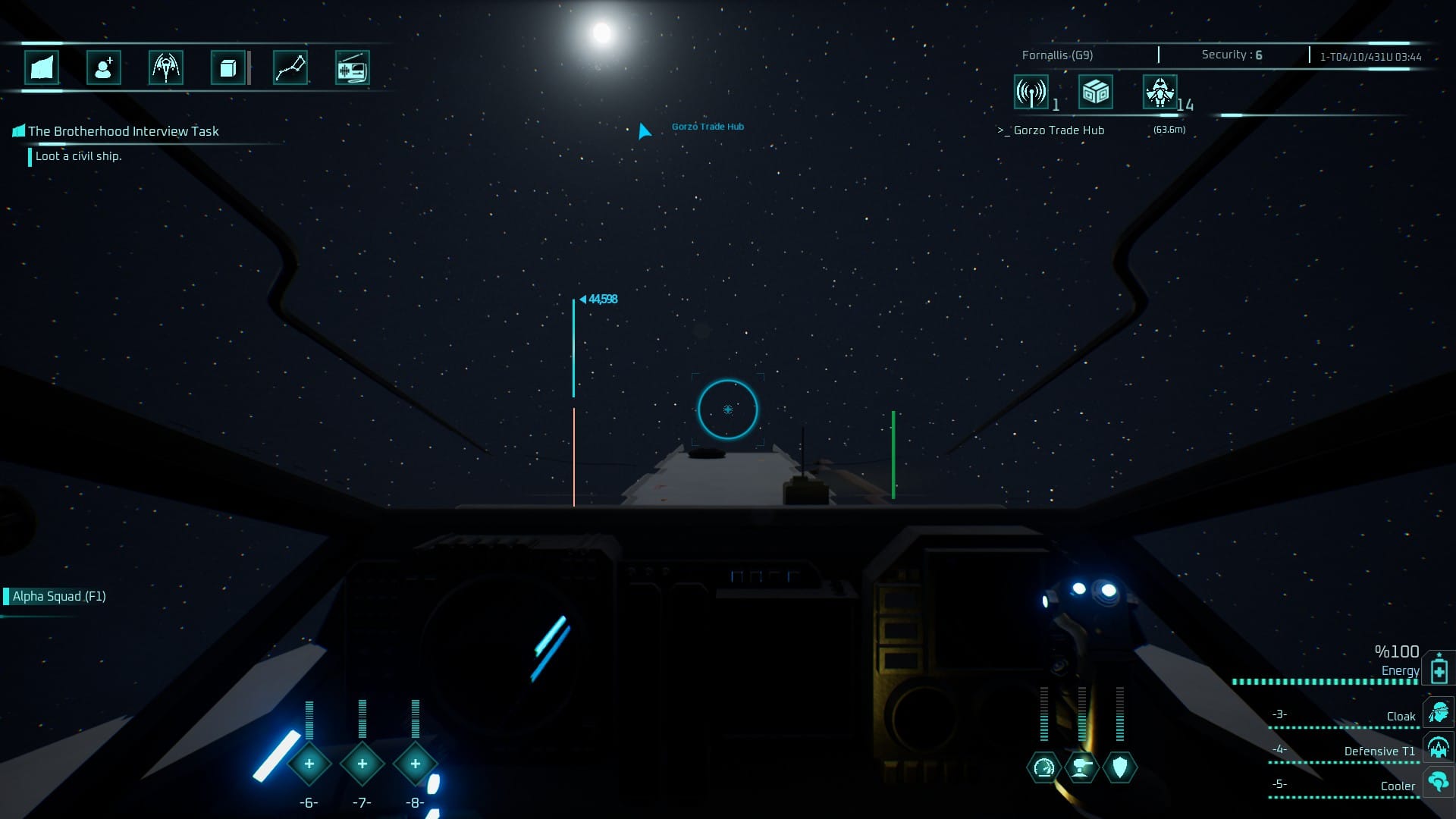Image resolution: width=1456 pixels, height=819 pixels.
Task: Select the ship management icon
Action: pos(166,67)
